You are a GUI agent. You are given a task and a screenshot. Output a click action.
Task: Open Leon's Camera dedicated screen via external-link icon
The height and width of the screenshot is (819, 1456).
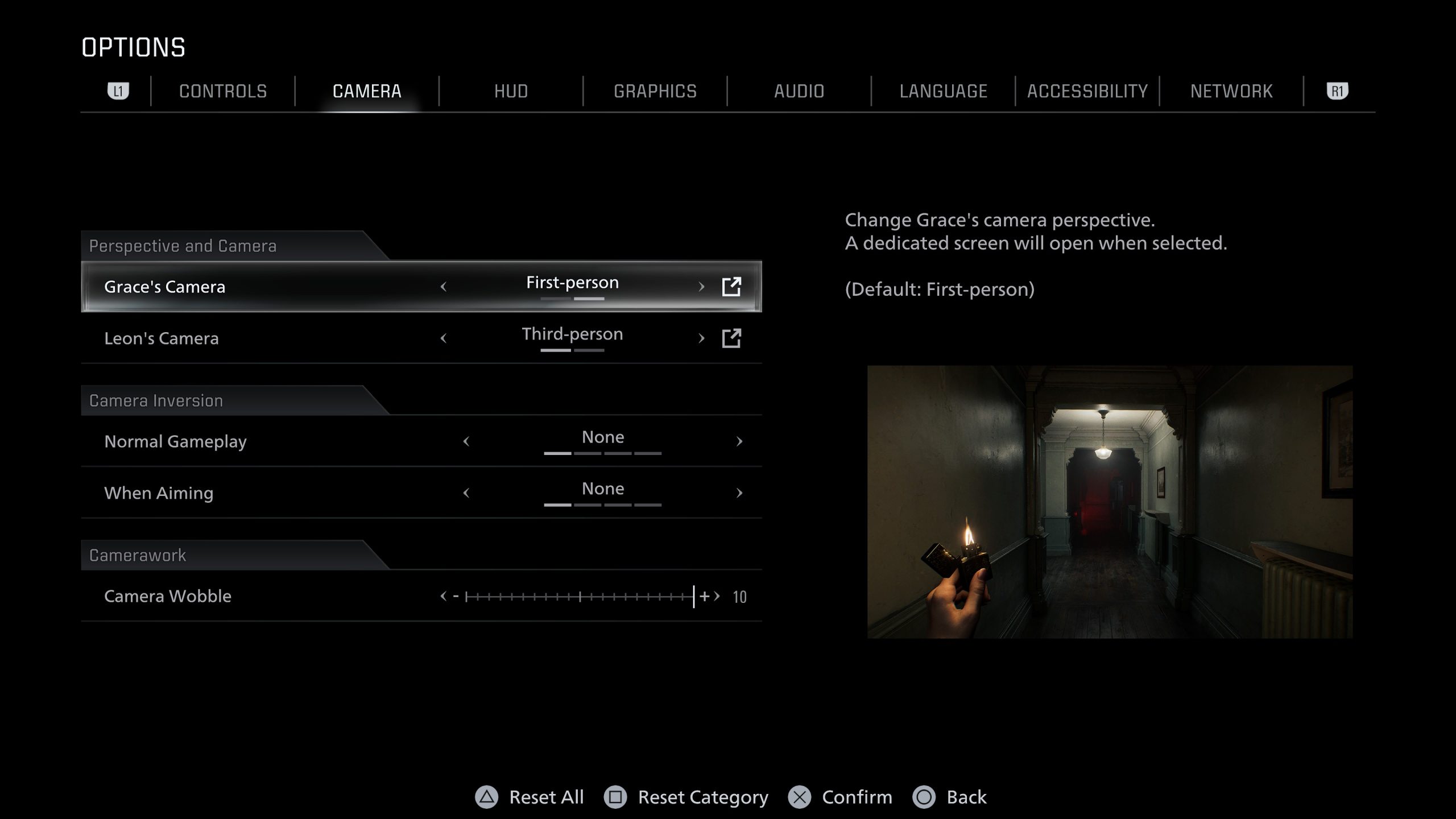733,339
